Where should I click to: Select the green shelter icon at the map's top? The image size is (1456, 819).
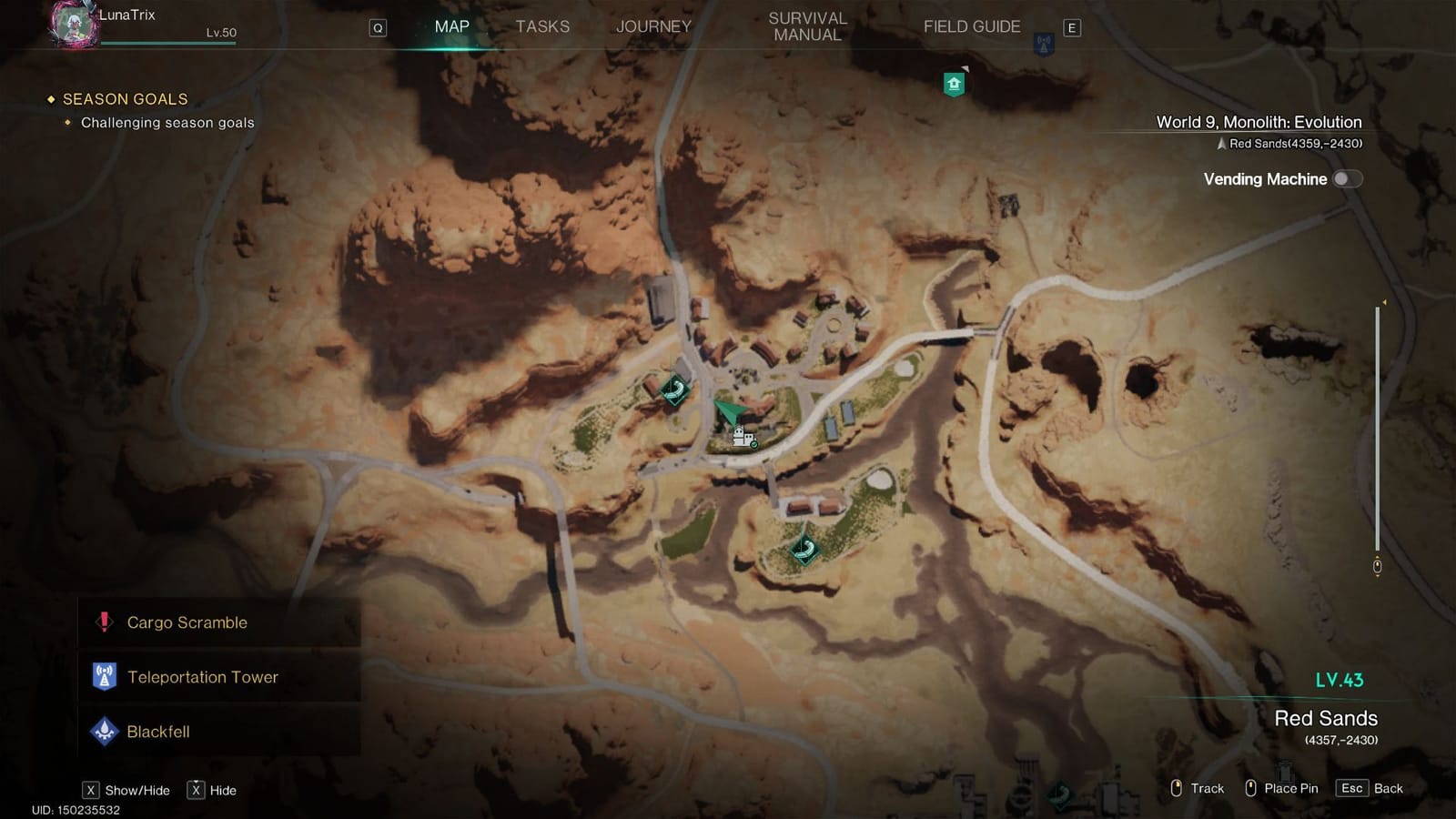tap(954, 82)
